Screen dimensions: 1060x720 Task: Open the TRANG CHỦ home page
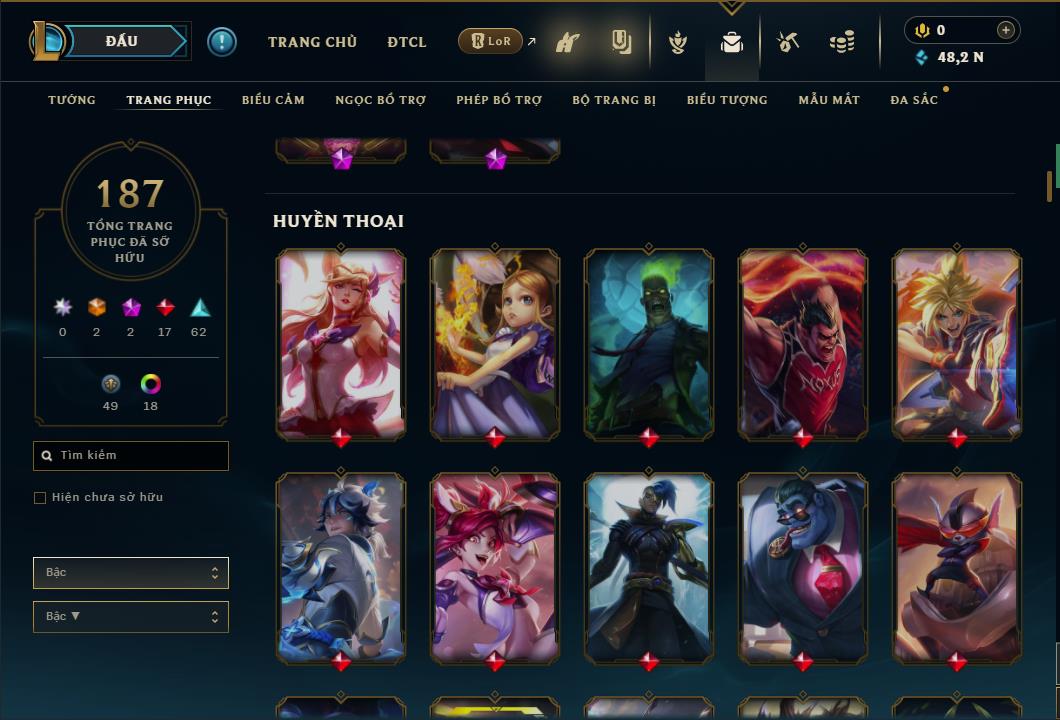[x=312, y=42]
